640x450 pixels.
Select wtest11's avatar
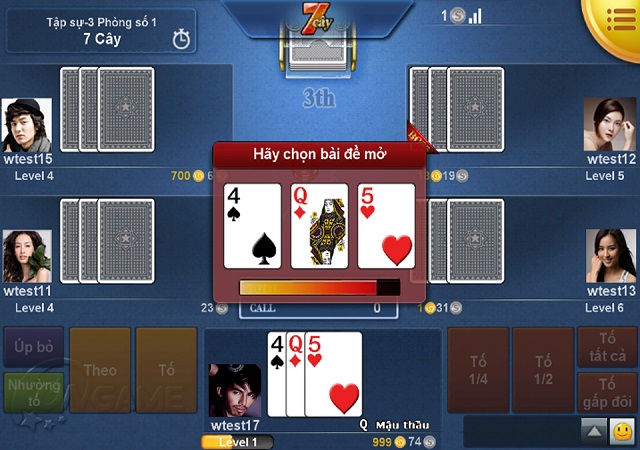pyautogui.click(x=27, y=257)
